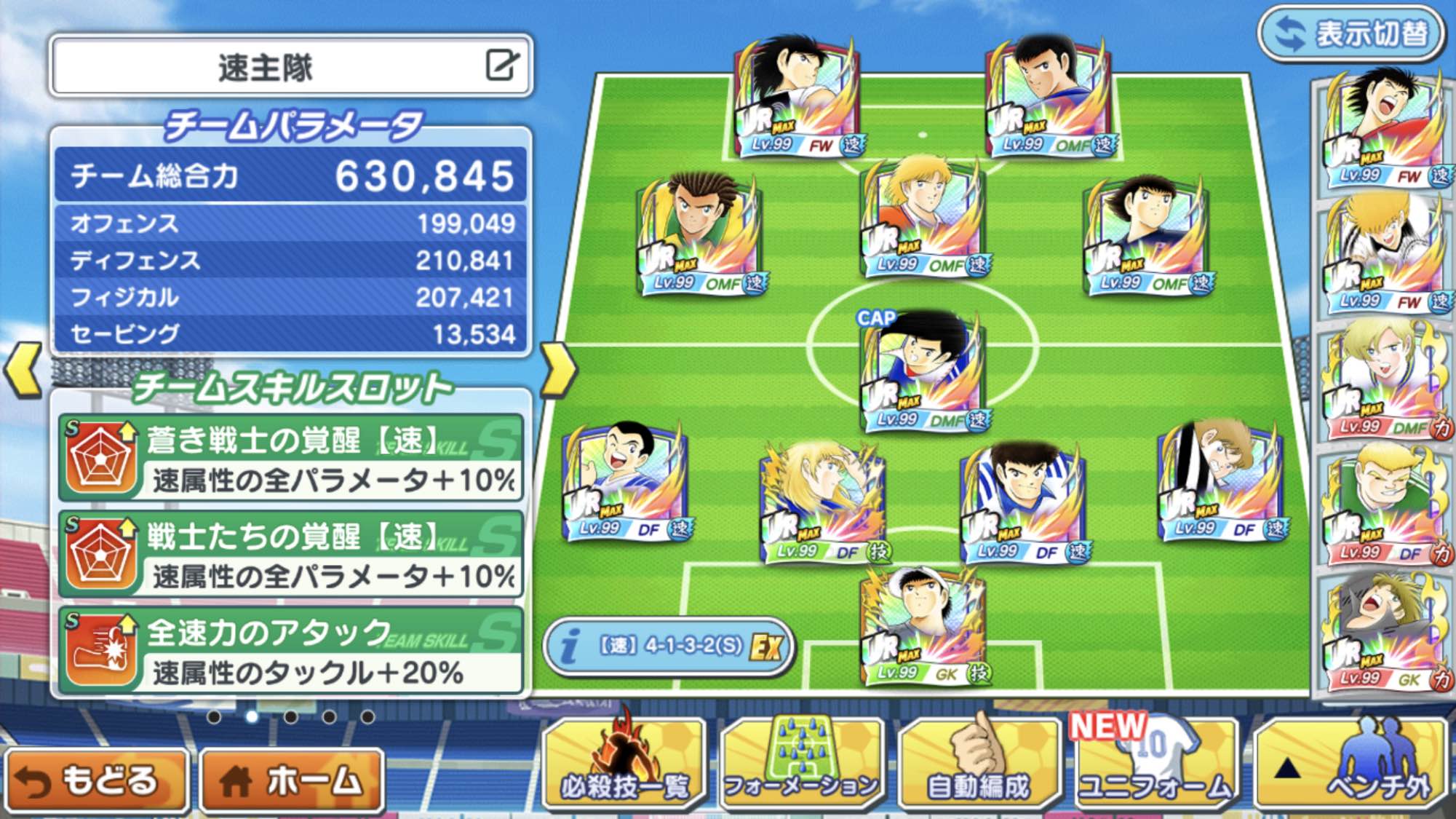Select 戦士たちの覚醒【速】 team skill slot
This screenshot has height=819, width=1456.
click(x=291, y=555)
